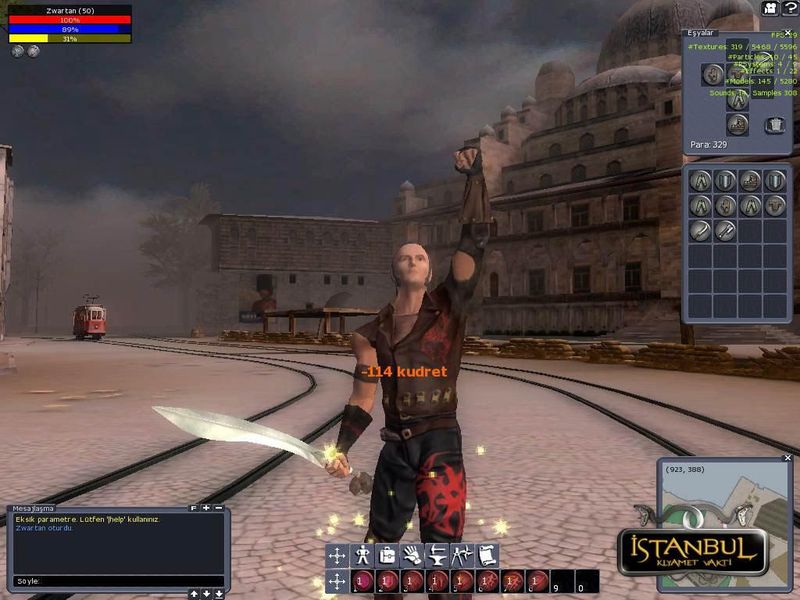Enlarge the chat window with plus button
Image resolution: width=800 pixels, height=600 pixels.
(x=206, y=508)
